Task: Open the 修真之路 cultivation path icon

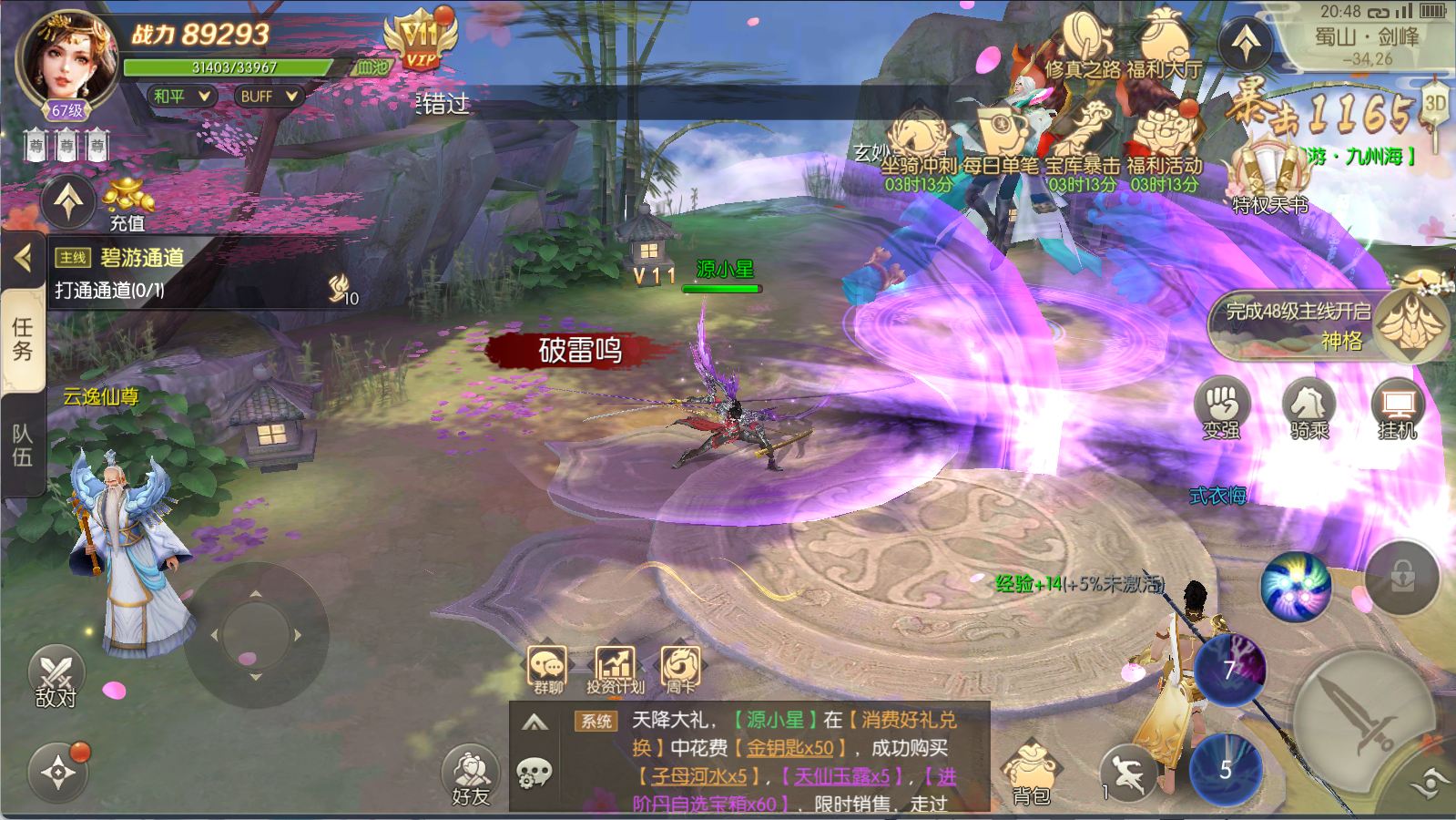Action: tap(1084, 47)
